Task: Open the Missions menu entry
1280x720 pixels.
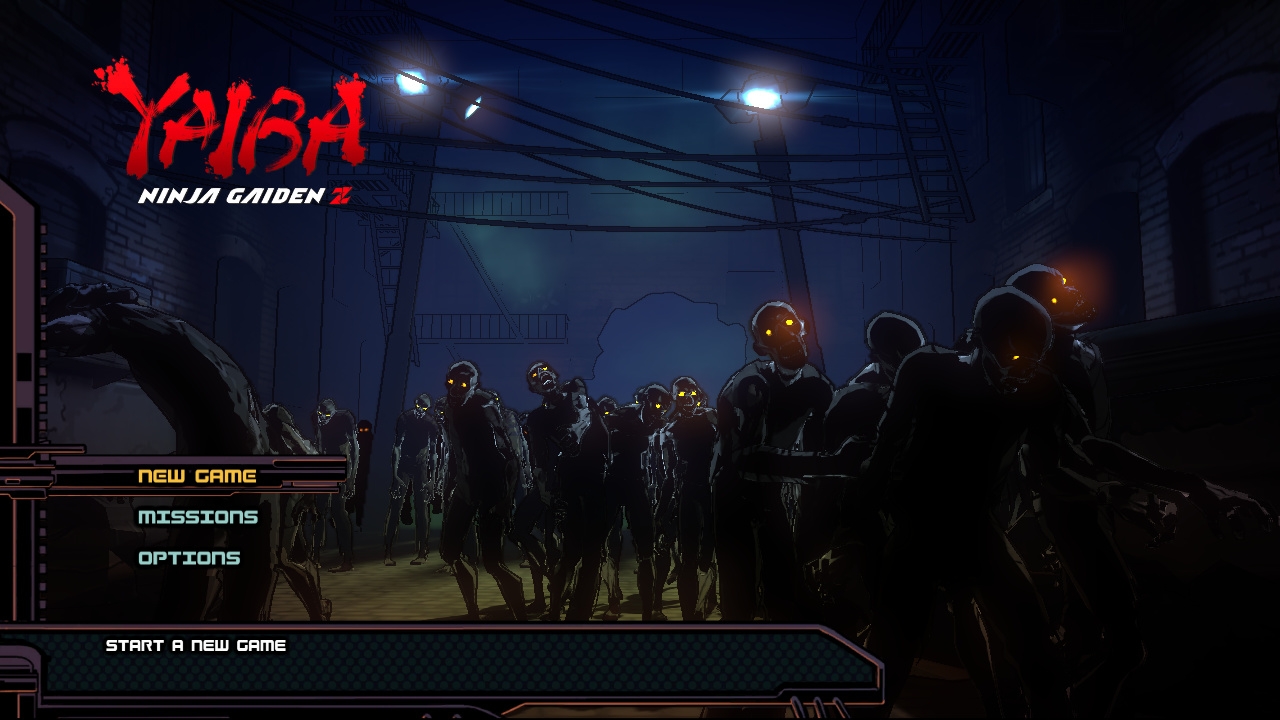Action: pos(198,517)
